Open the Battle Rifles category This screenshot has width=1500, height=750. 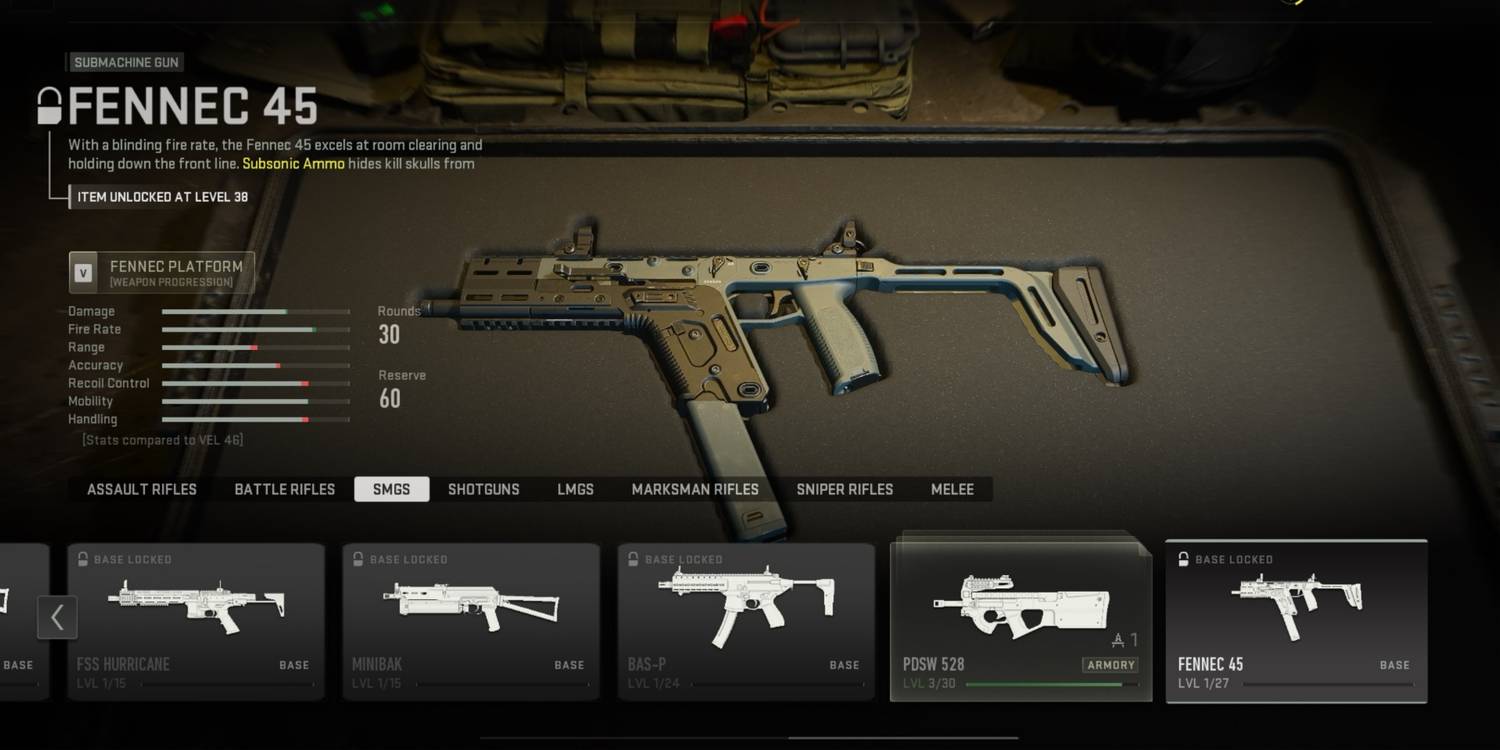click(x=284, y=489)
